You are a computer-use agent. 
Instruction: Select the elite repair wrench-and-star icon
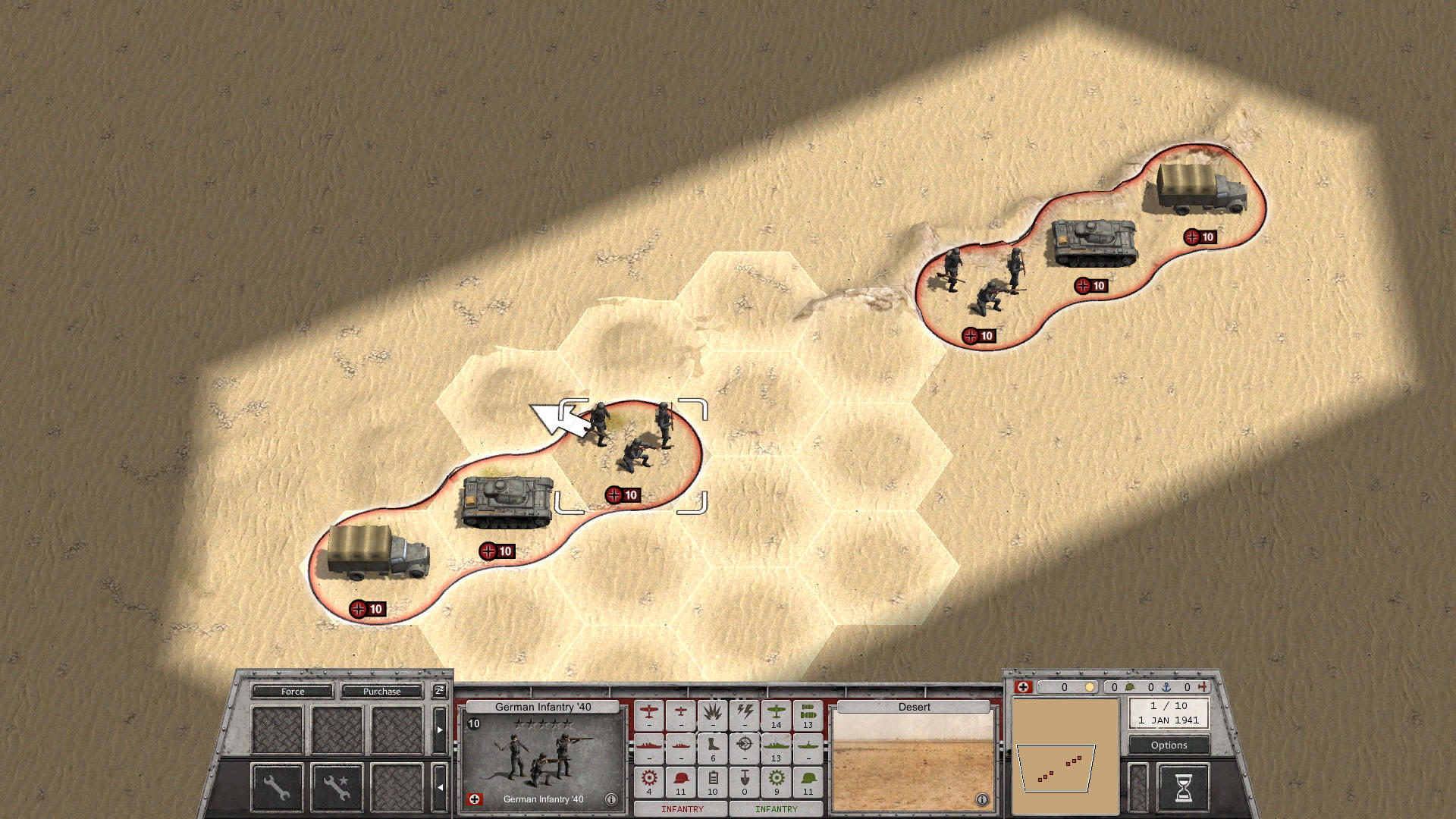pyautogui.click(x=338, y=788)
